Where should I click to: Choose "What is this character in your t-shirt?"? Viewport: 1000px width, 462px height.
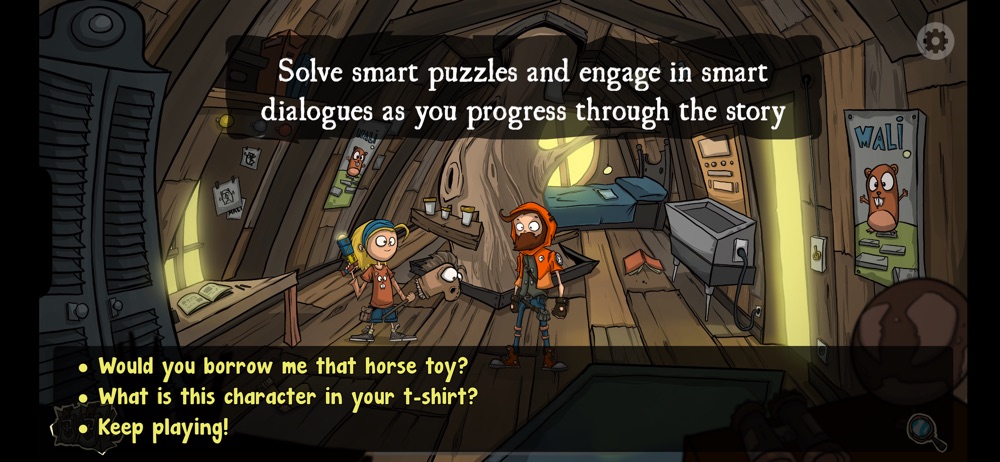(288, 397)
